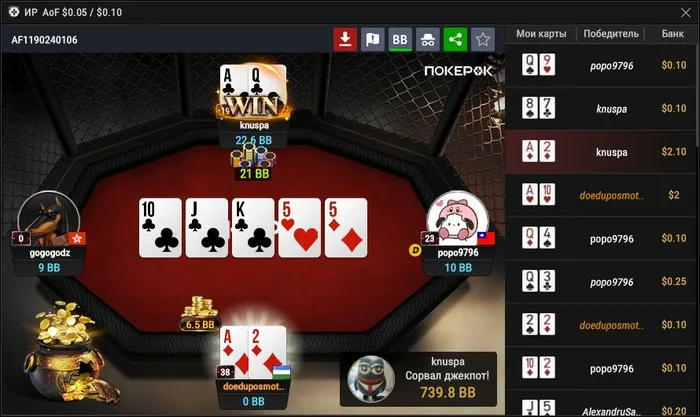Click the knuspa jackpot notification
The image size is (700, 417).
tap(421, 378)
